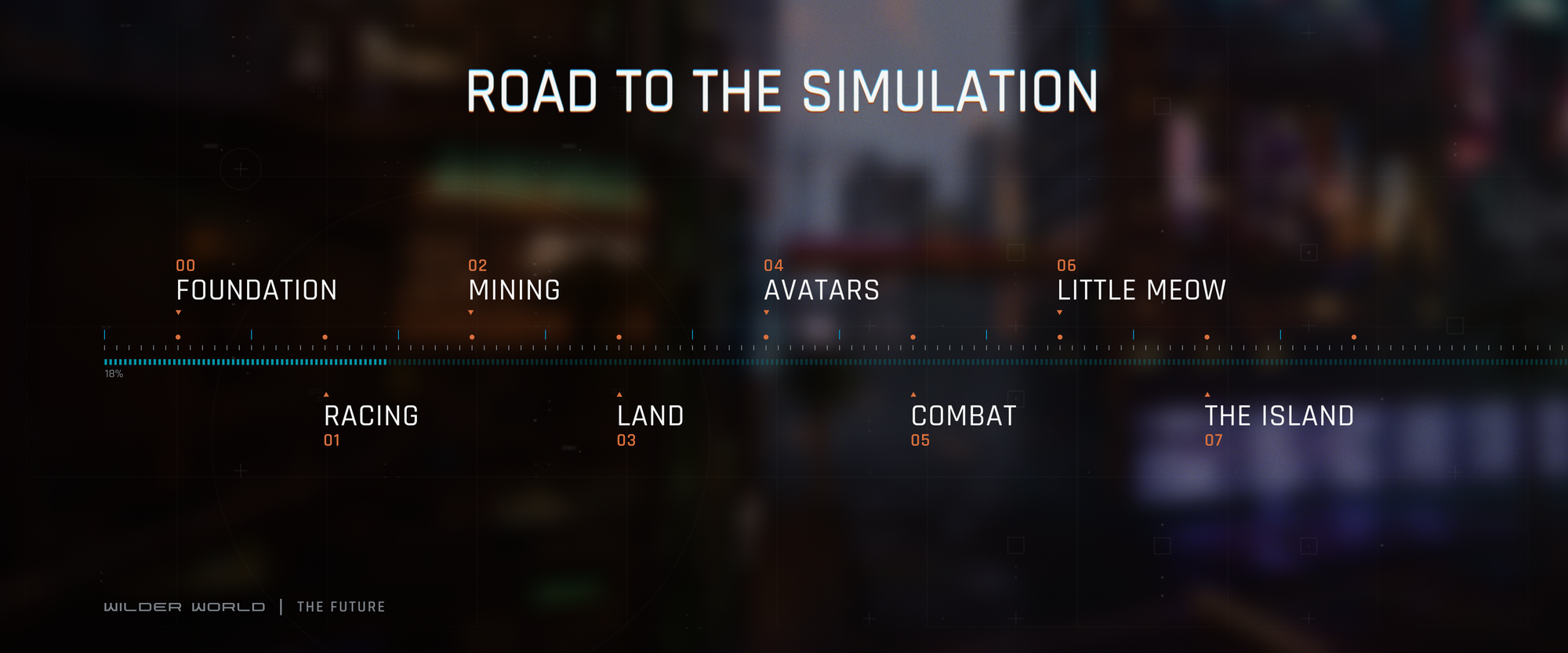The height and width of the screenshot is (653, 1568).
Task: Open the Combat milestone
Action: click(x=964, y=415)
